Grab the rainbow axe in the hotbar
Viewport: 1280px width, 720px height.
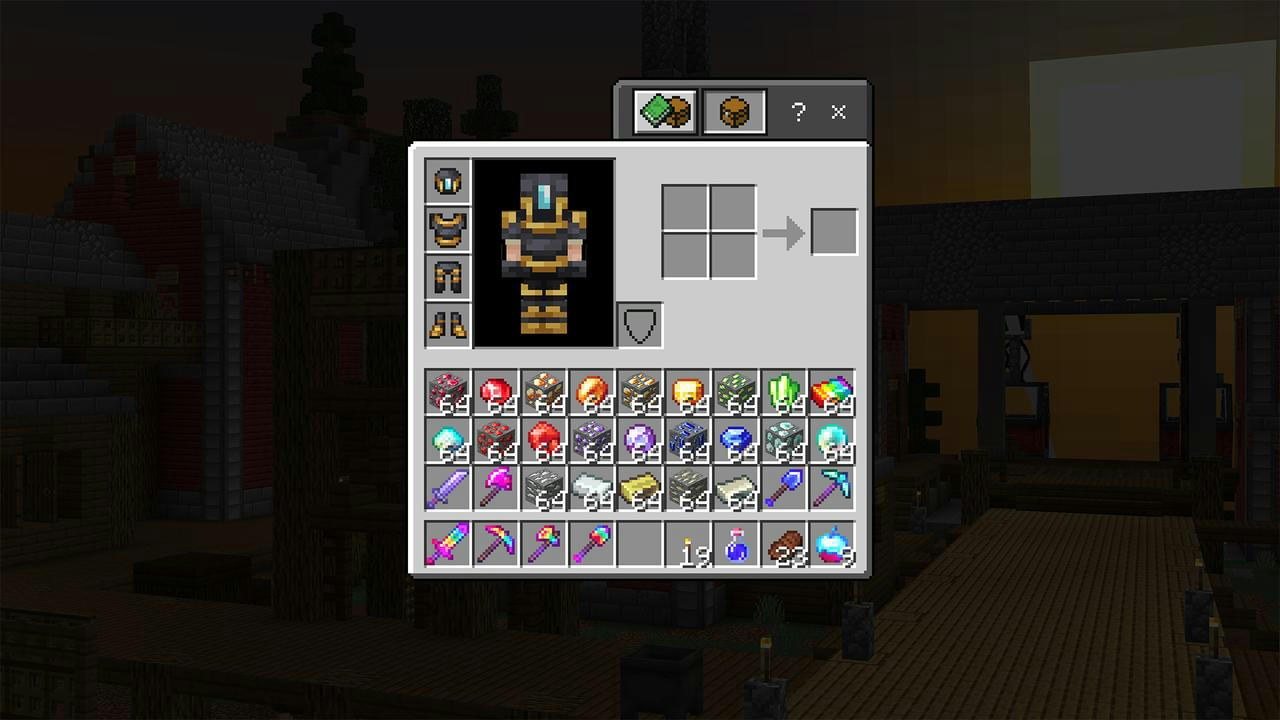pyautogui.click(x=544, y=545)
